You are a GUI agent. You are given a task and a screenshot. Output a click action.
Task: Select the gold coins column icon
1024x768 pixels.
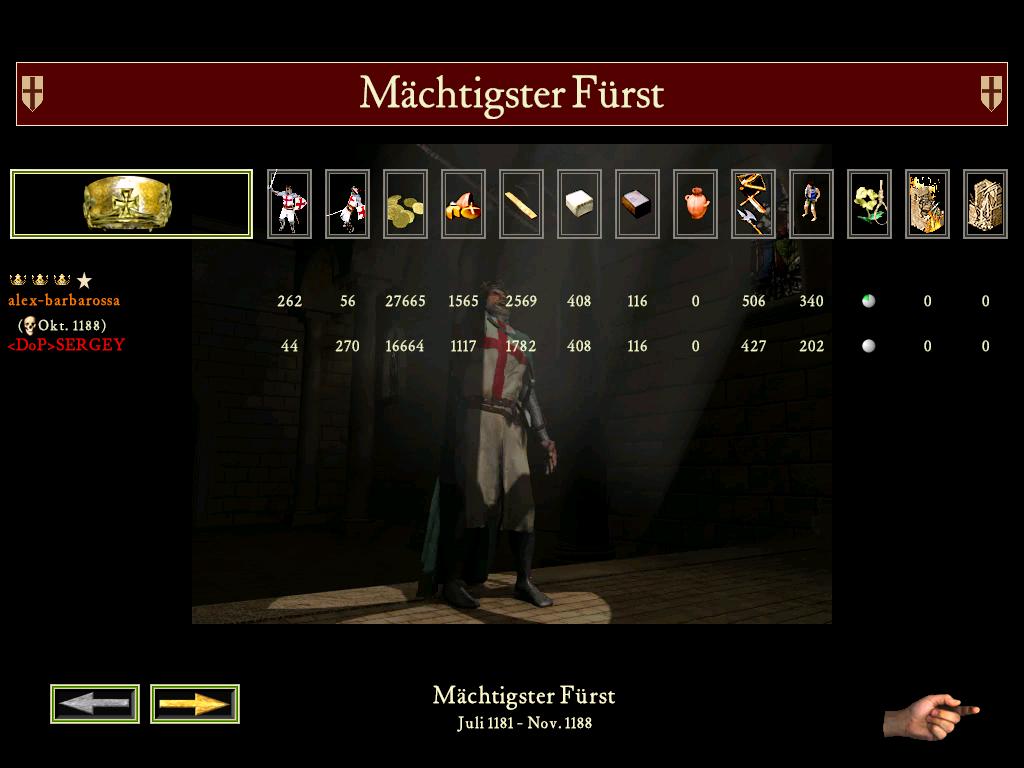pos(405,204)
